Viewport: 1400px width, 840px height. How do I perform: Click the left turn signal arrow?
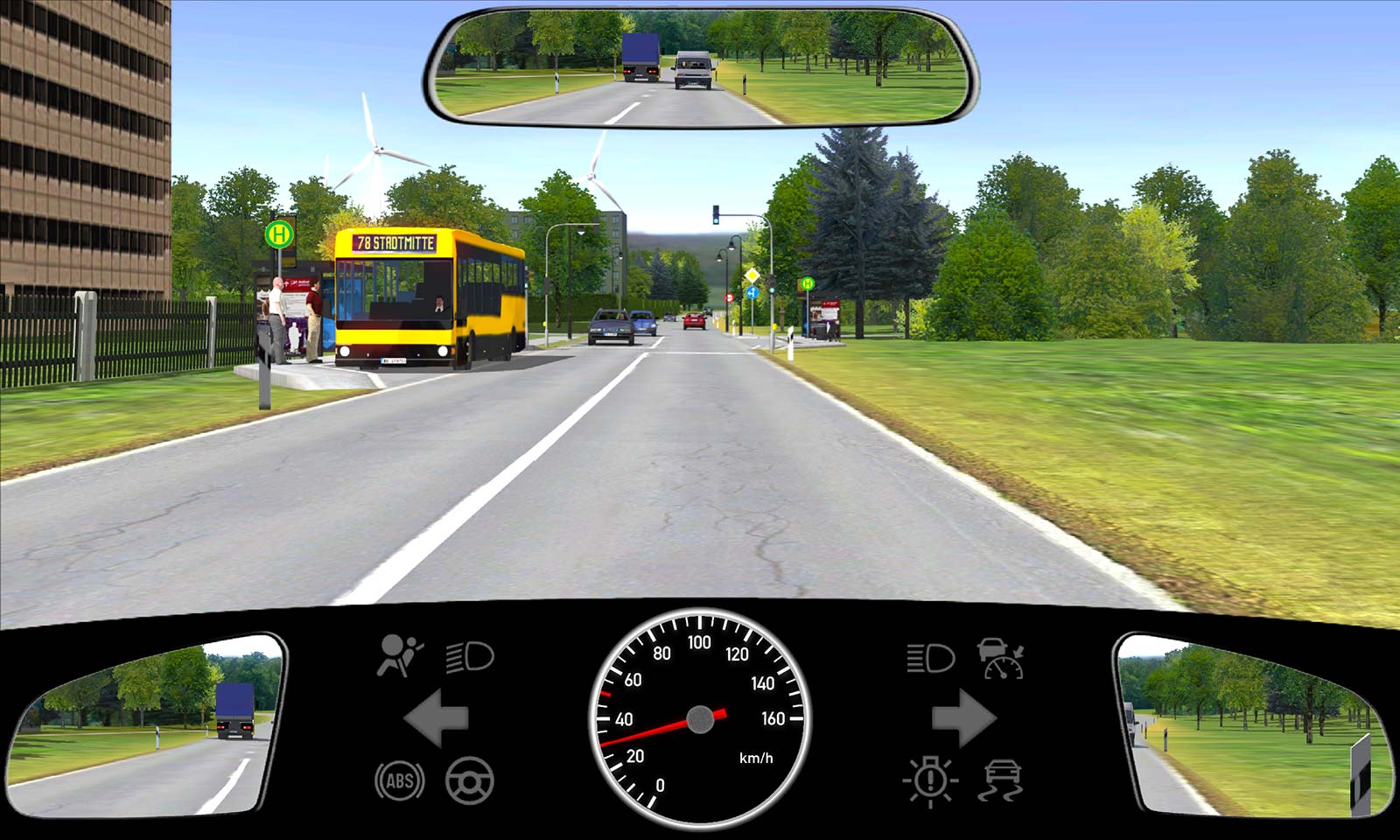tap(436, 718)
